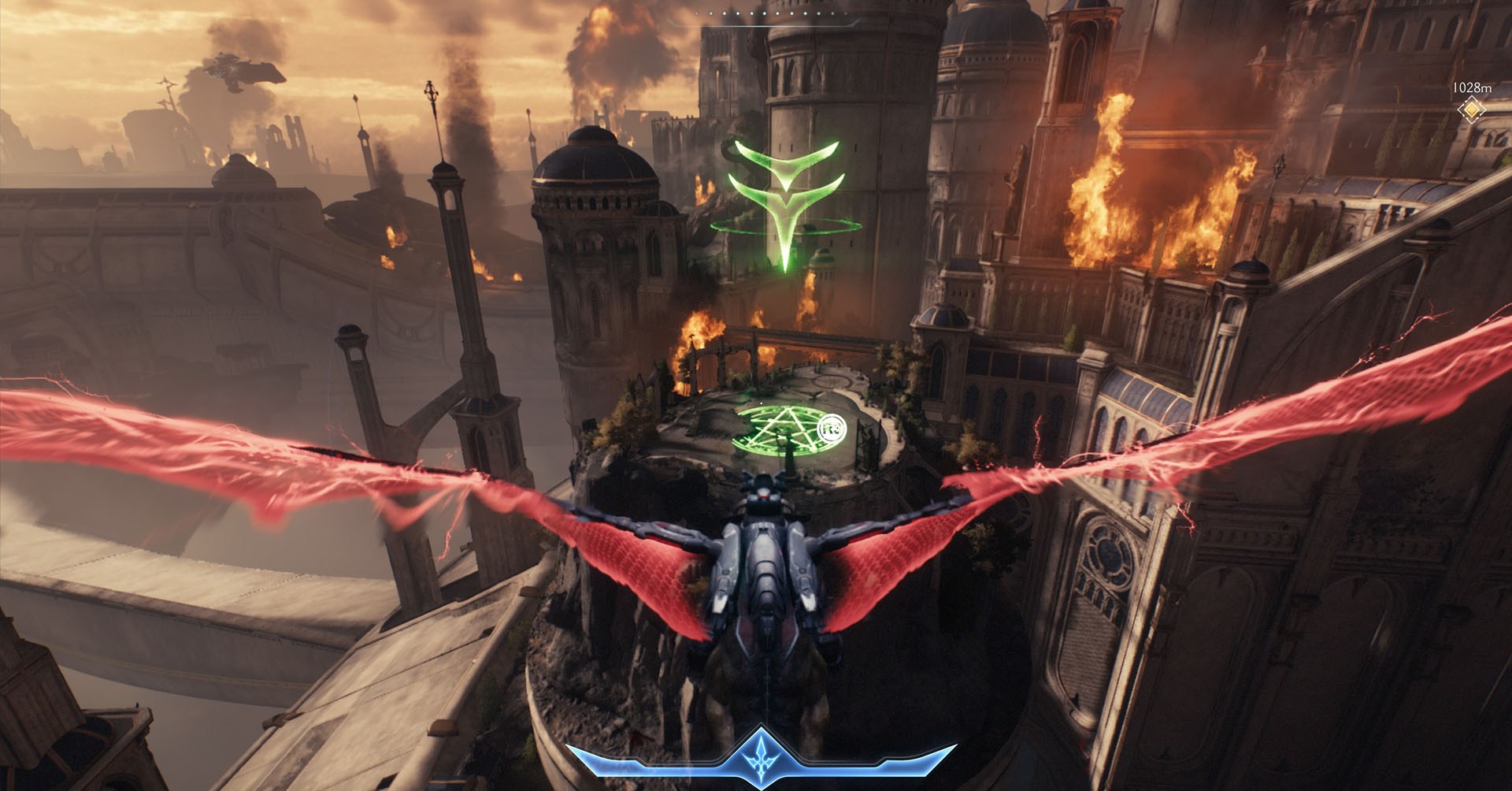Click the leftmost dot in the top progress strip

pyautogui.click(x=697, y=13)
